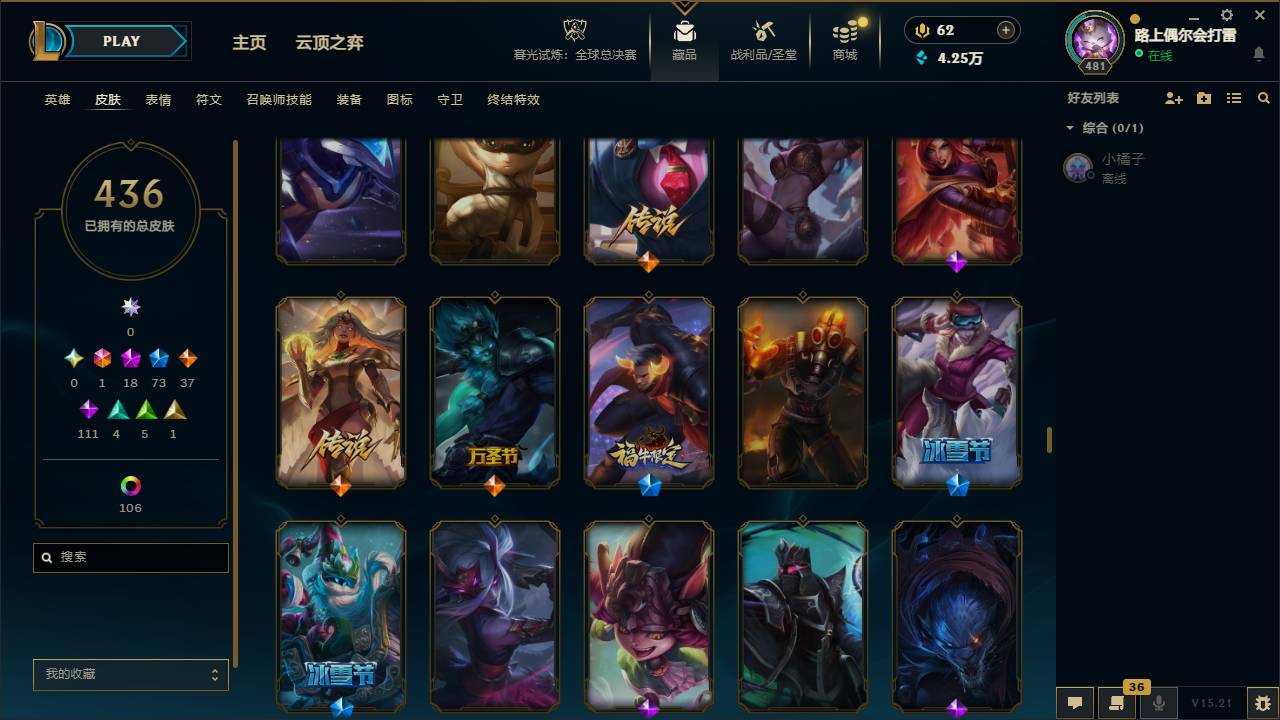Screen dimensions: 1280x720
Task: Toggle the legendary skin rarity filter
Action: tap(129, 358)
